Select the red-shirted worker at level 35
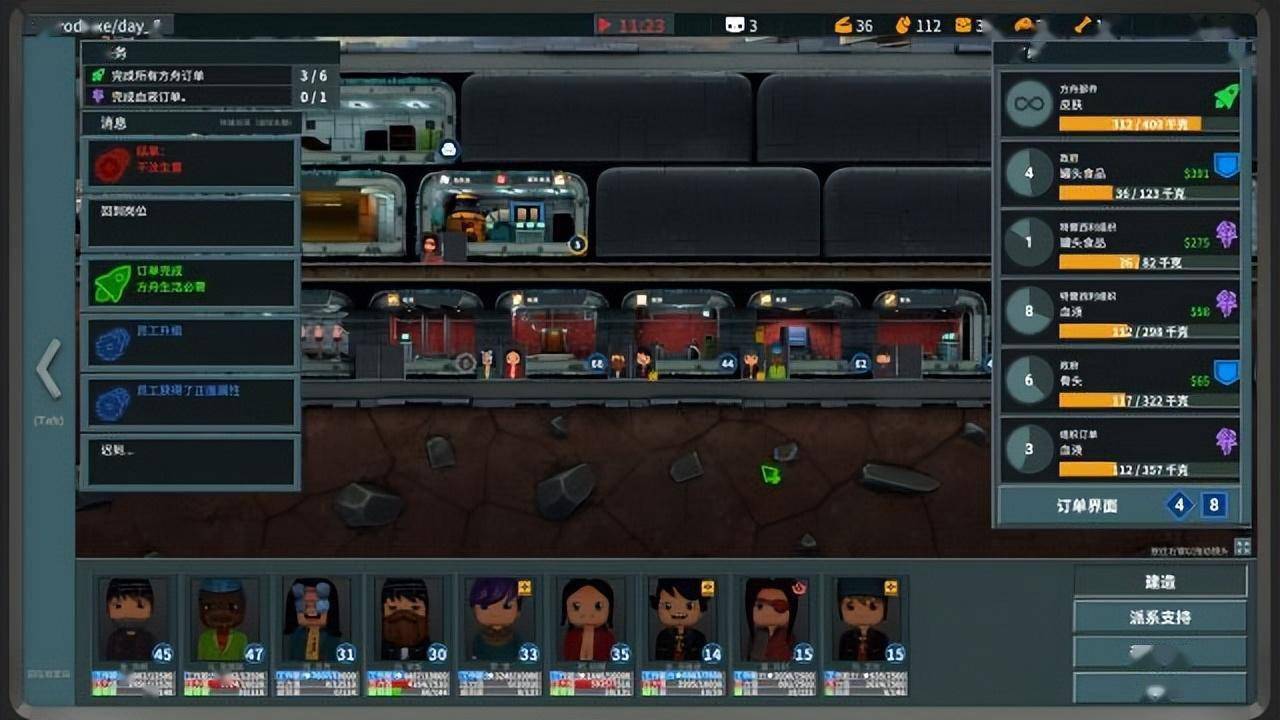This screenshot has width=1280, height=720. point(588,622)
